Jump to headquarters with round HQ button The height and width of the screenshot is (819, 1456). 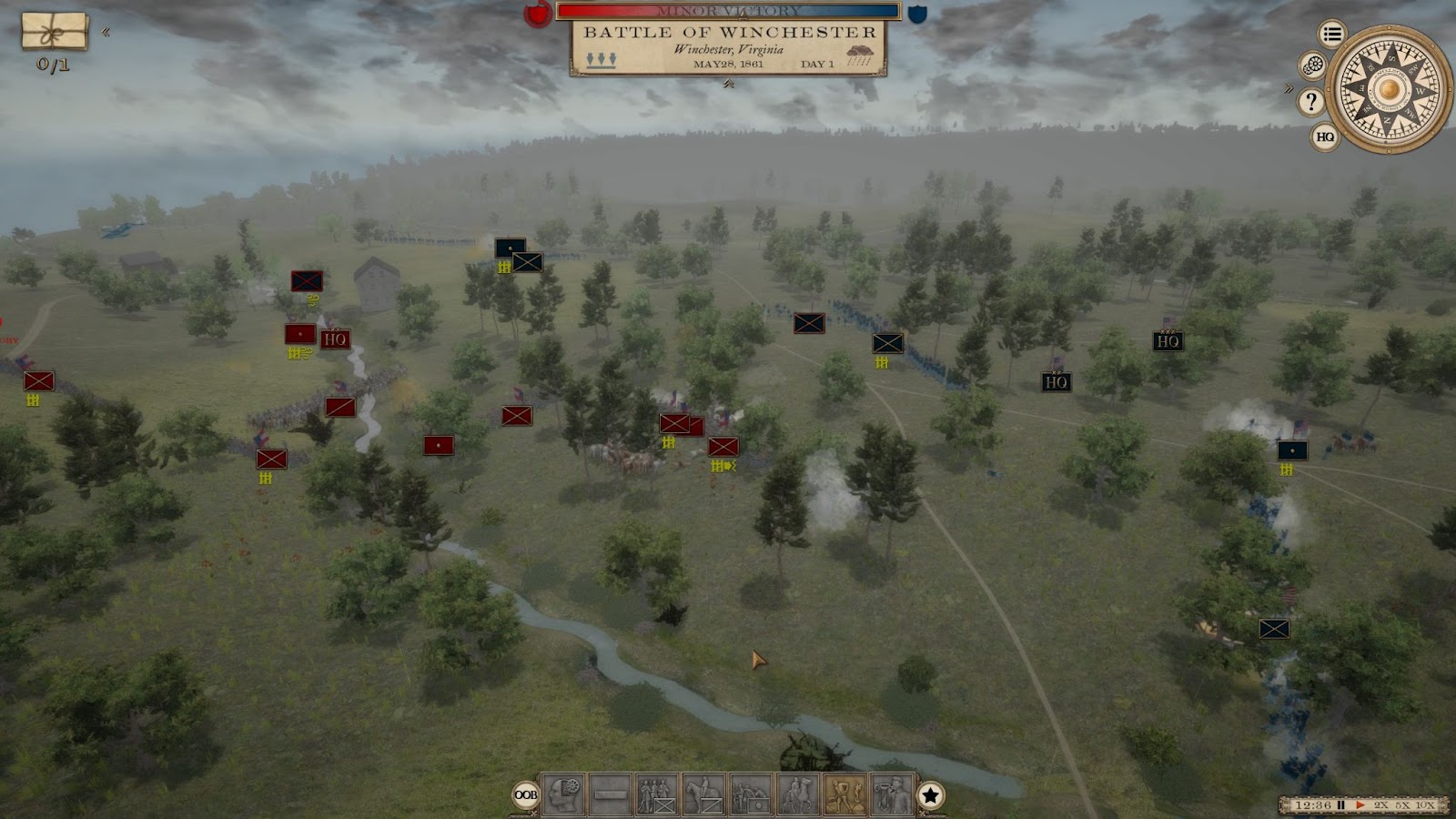(1325, 137)
